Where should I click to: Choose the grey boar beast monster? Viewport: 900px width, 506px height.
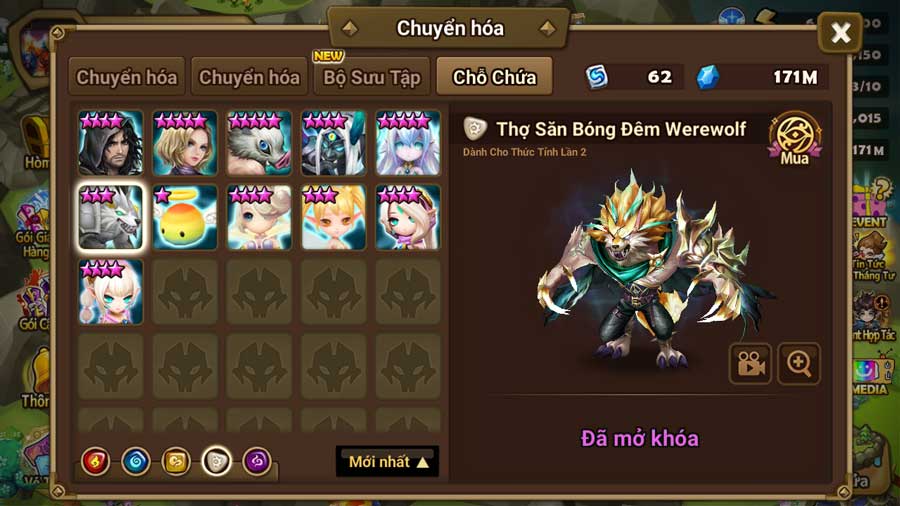pyautogui.click(x=260, y=144)
